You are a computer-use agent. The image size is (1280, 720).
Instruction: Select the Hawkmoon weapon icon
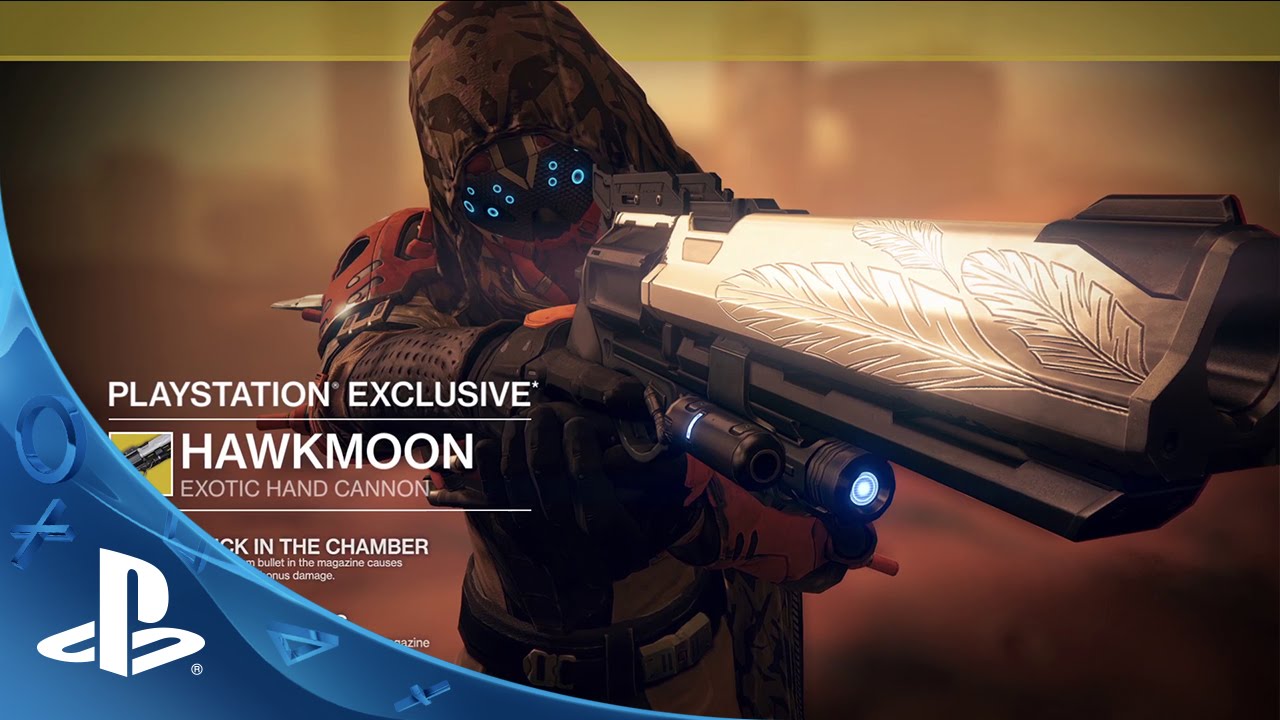[141, 463]
